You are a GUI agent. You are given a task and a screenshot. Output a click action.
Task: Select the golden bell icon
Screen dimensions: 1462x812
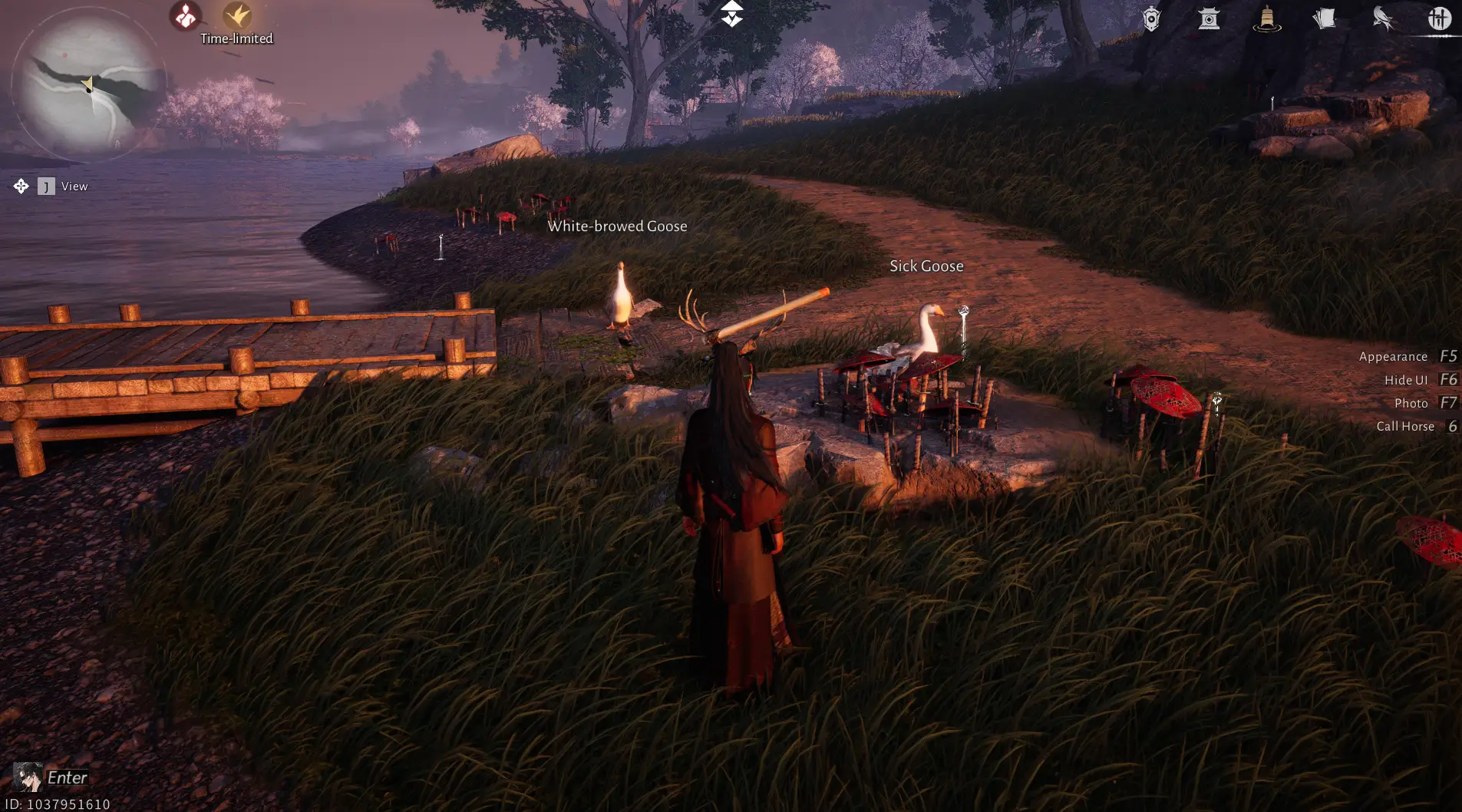pos(1266,18)
